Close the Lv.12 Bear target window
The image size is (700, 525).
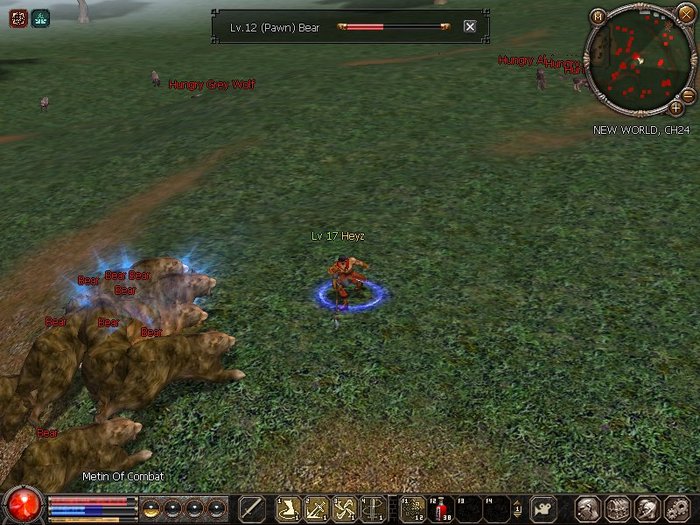click(x=470, y=27)
